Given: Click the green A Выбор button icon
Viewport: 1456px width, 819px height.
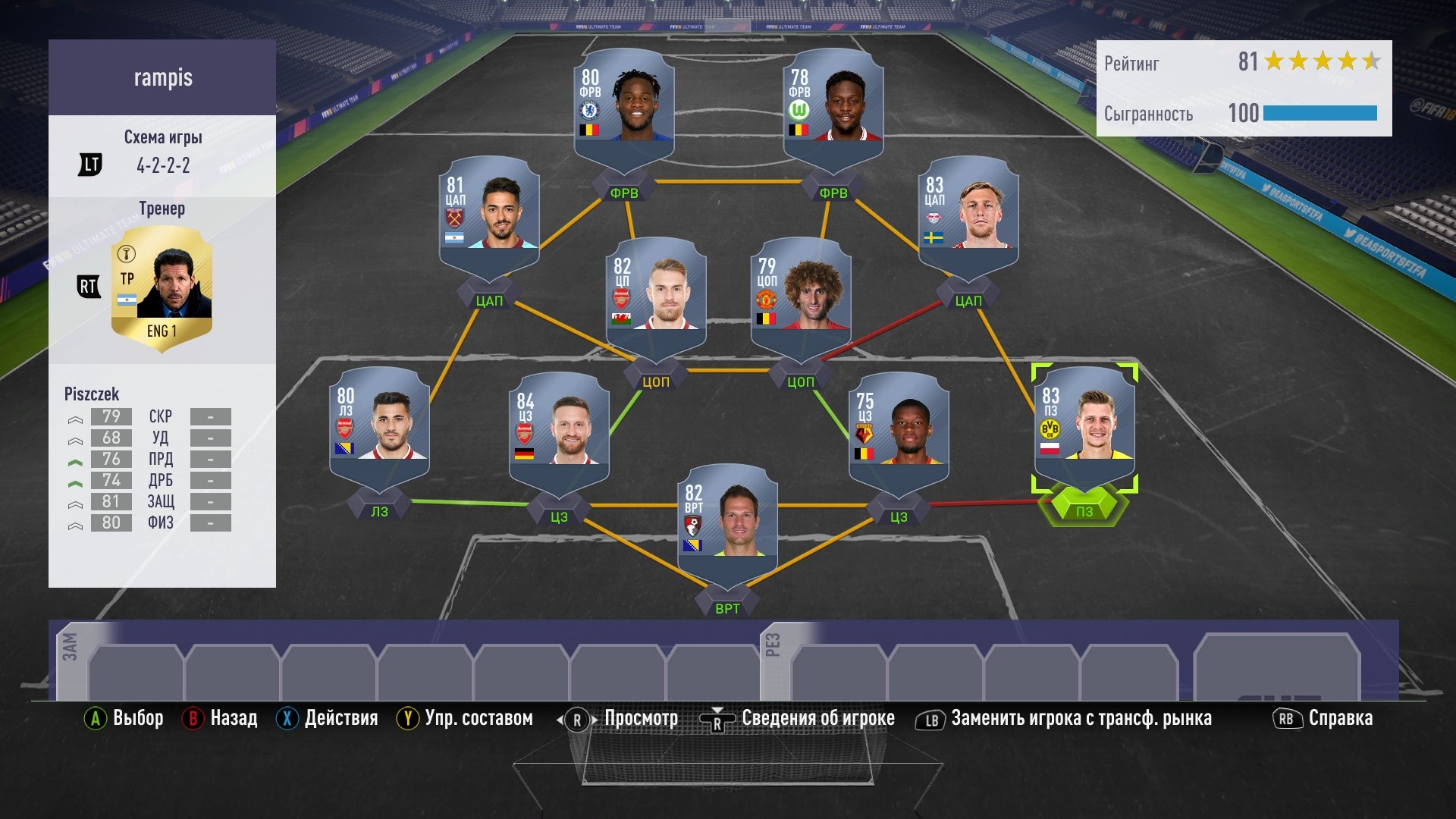Looking at the screenshot, I should pos(95,718).
